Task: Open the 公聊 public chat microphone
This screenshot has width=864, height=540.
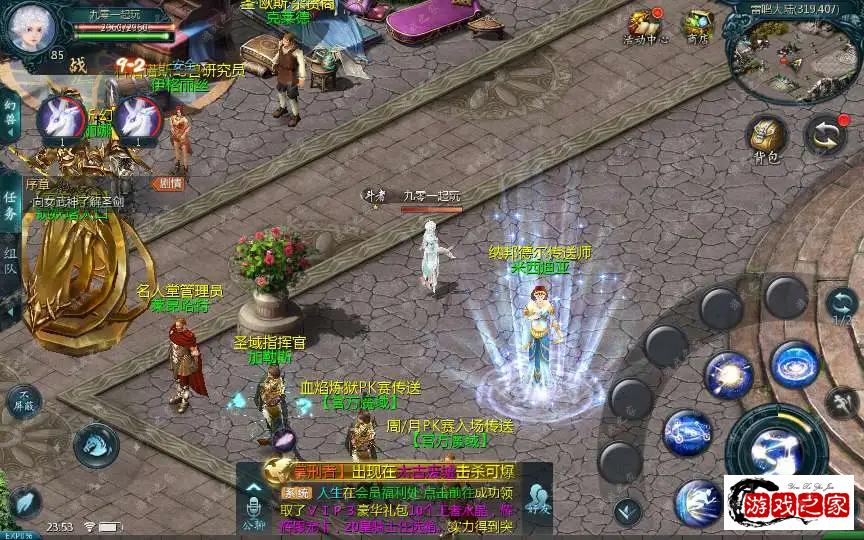Action: click(252, 509)
